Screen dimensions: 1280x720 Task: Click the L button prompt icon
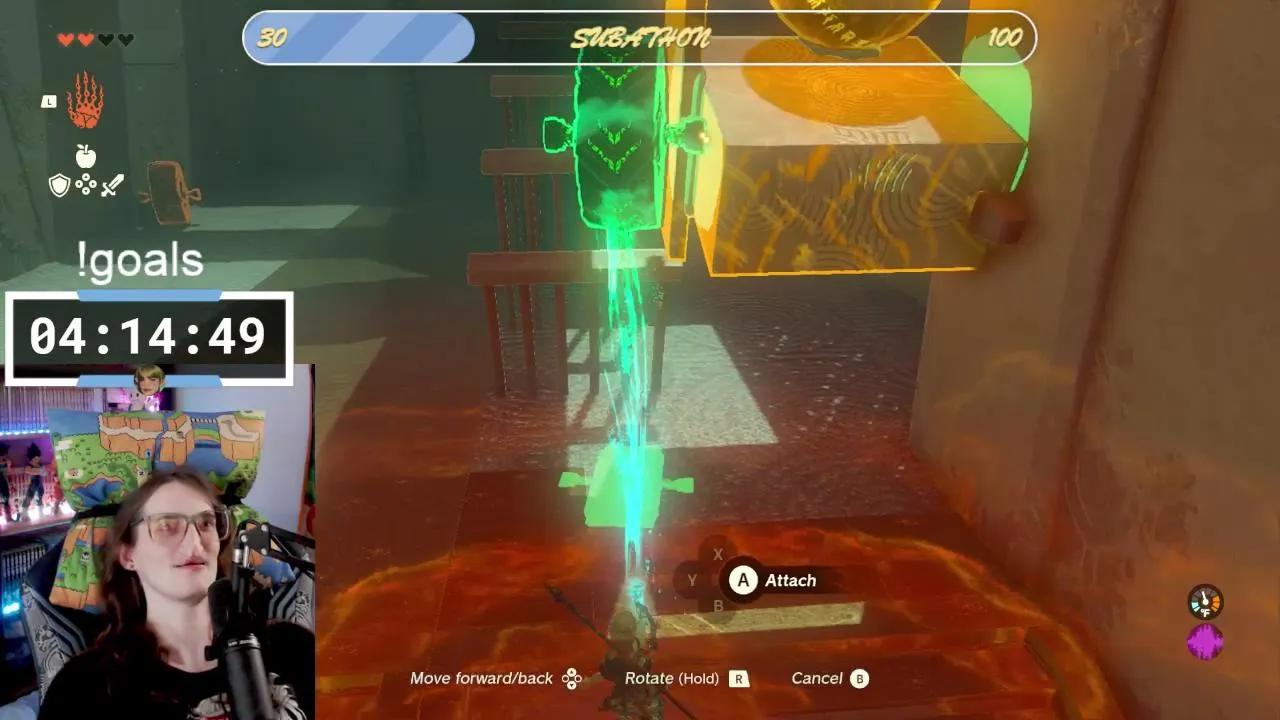tap(48, 100)
